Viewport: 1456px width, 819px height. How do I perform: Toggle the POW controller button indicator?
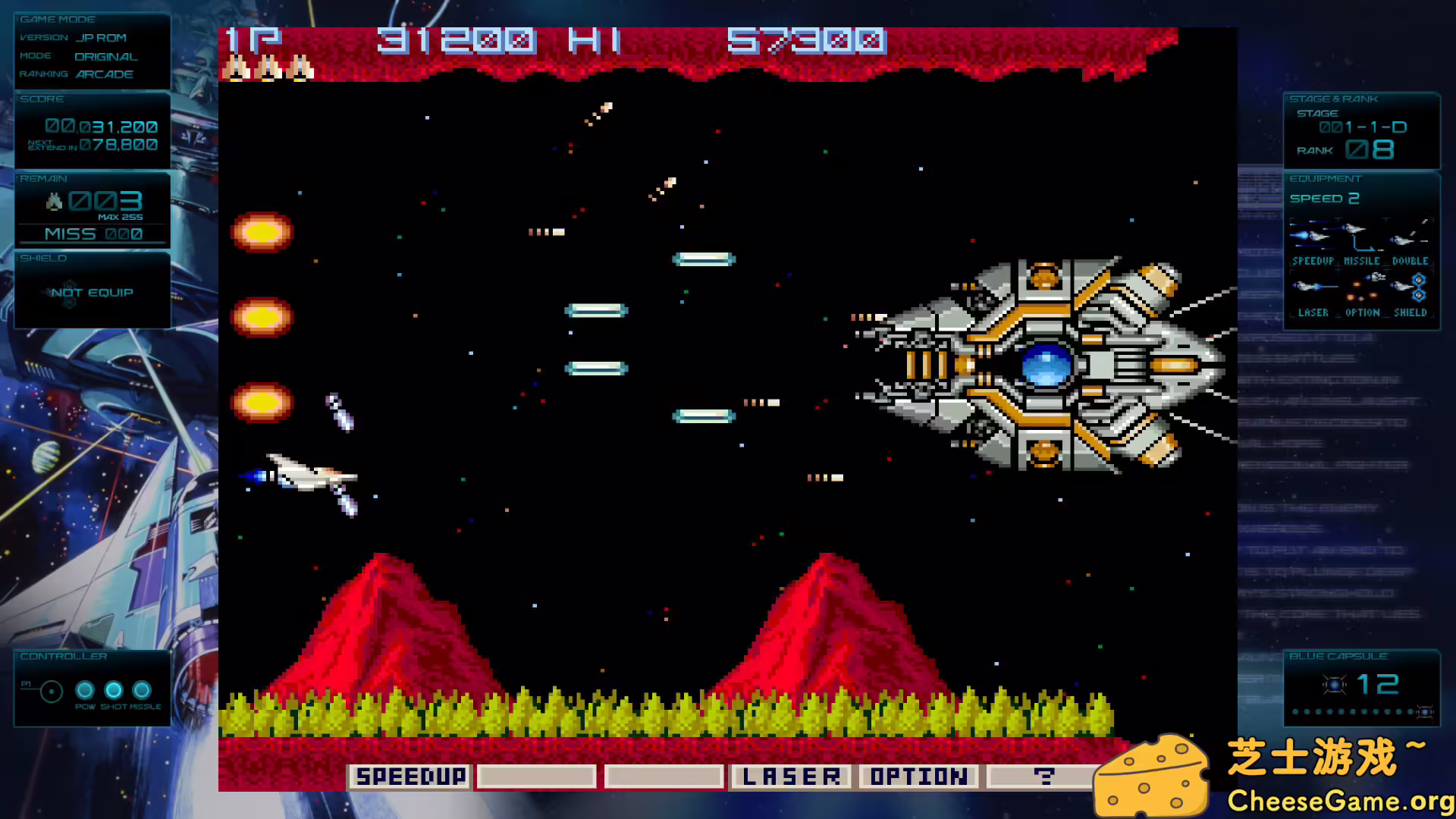click(83, 689)
